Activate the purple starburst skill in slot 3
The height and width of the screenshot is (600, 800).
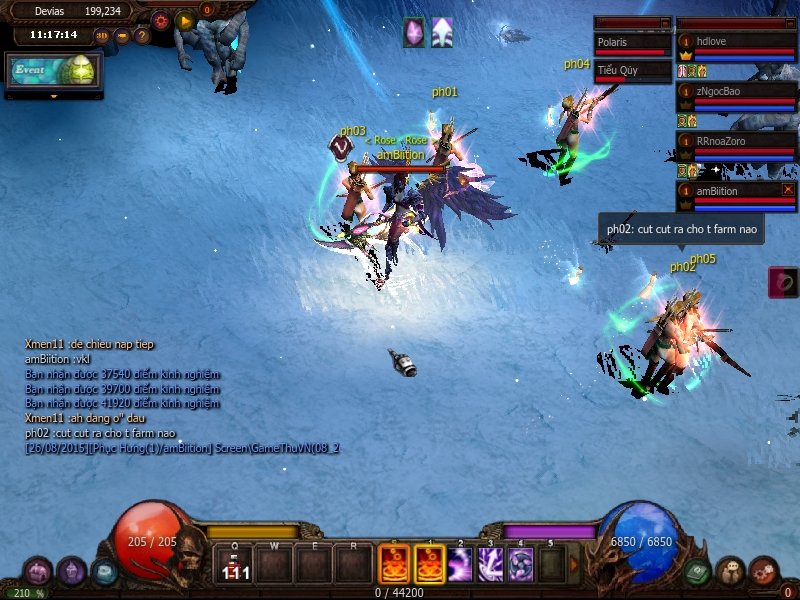coord(491,565)
